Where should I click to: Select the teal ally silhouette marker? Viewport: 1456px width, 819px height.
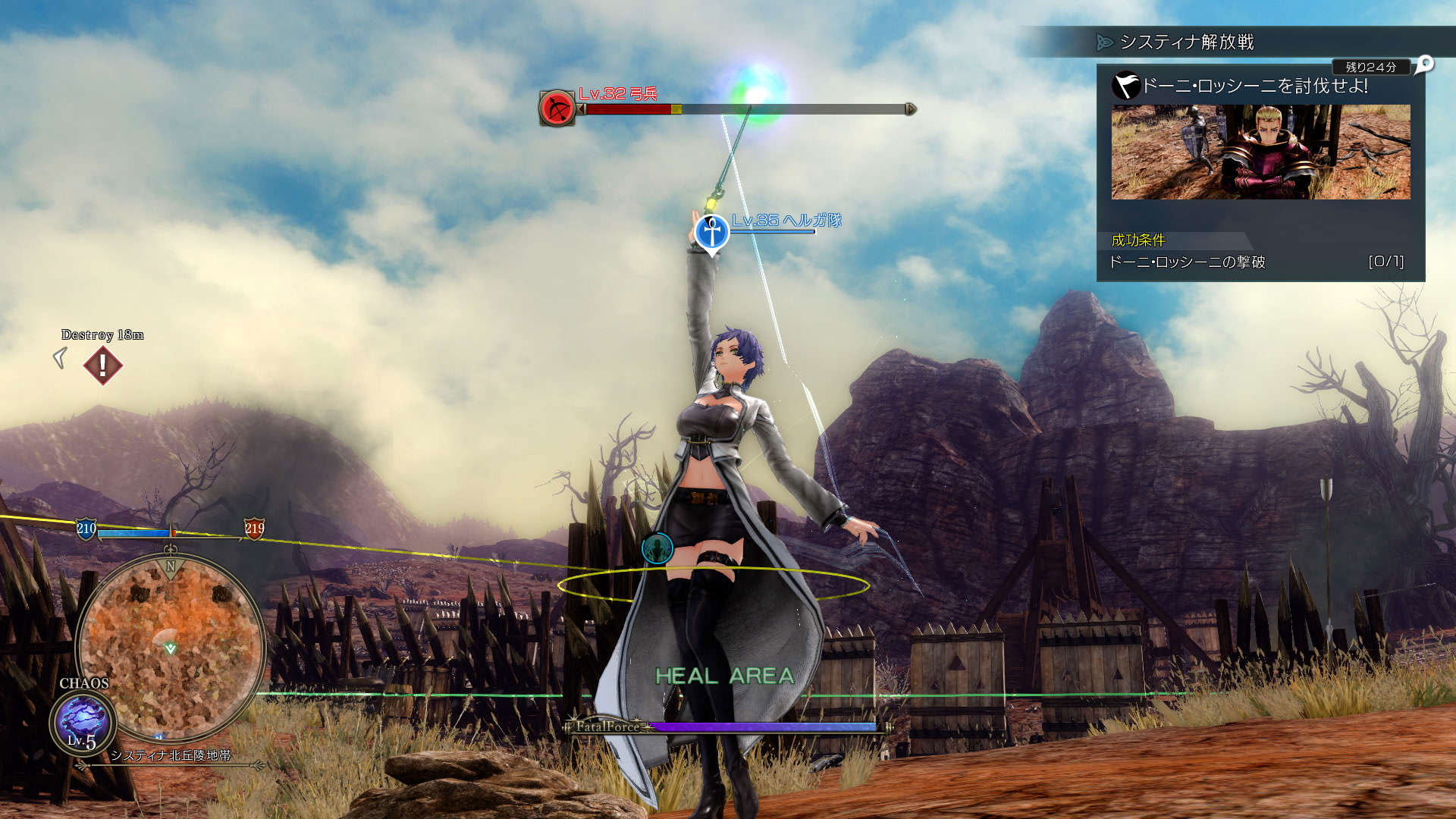657,548
